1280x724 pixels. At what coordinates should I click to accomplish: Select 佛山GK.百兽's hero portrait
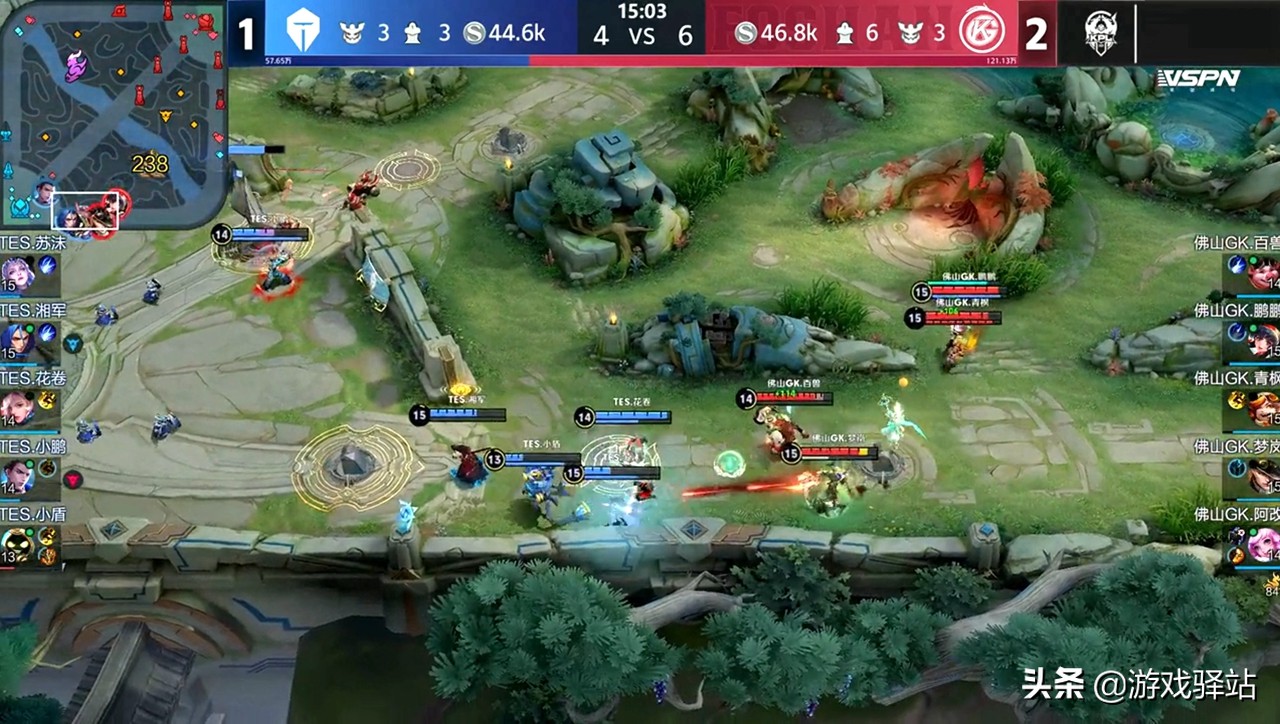pos(1263,272)
